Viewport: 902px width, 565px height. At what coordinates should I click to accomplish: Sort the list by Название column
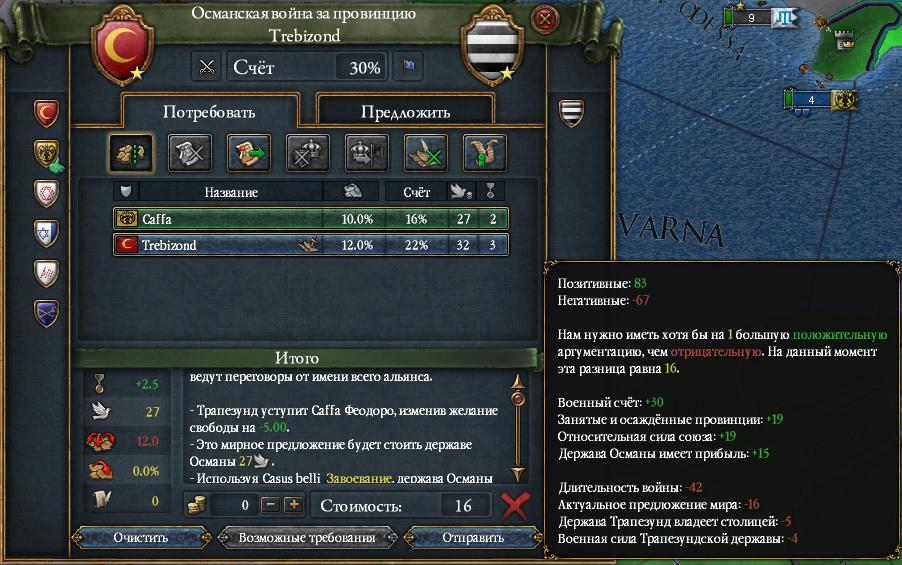click(x=231, y=191)
